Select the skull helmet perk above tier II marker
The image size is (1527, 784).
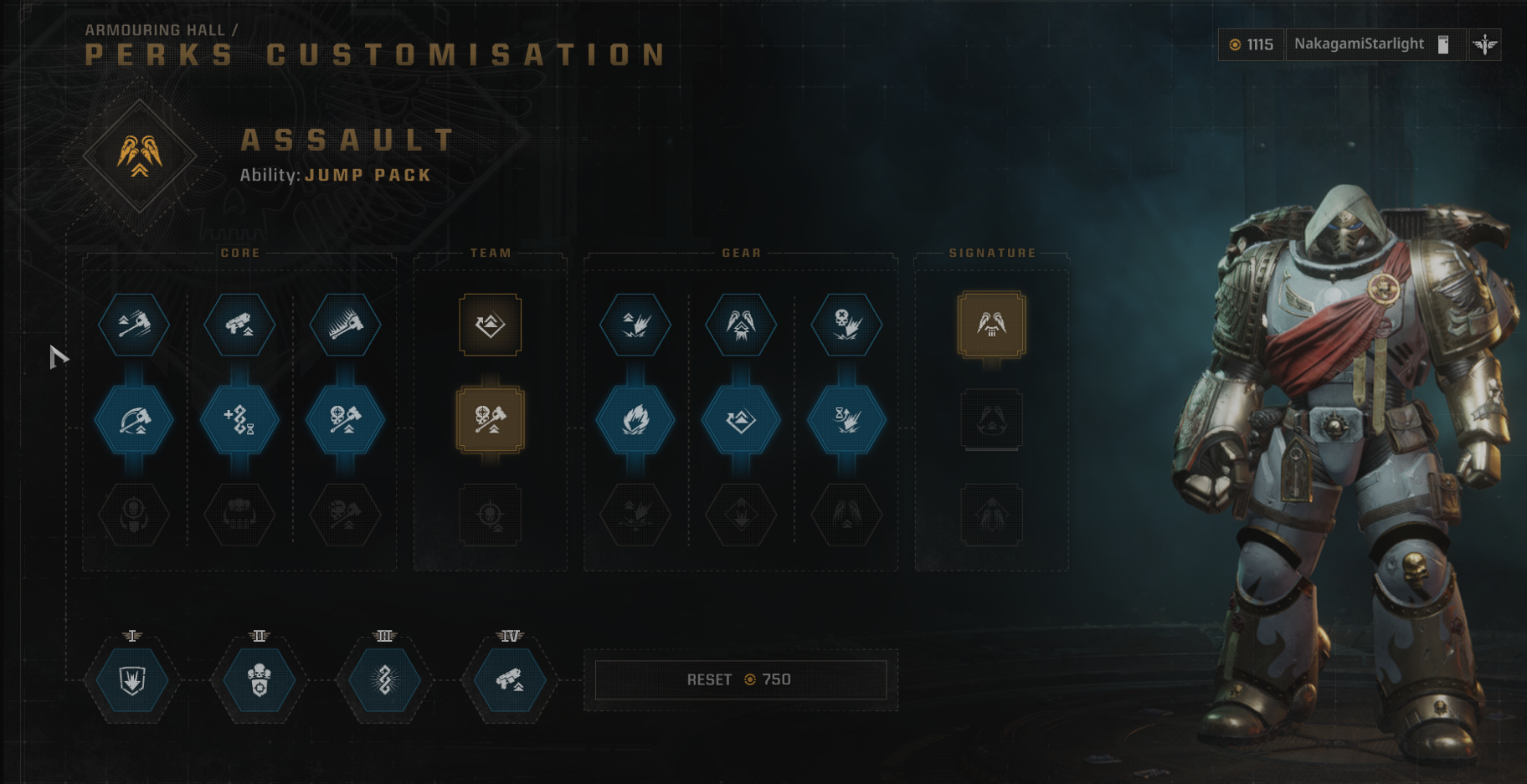[258, 680]
